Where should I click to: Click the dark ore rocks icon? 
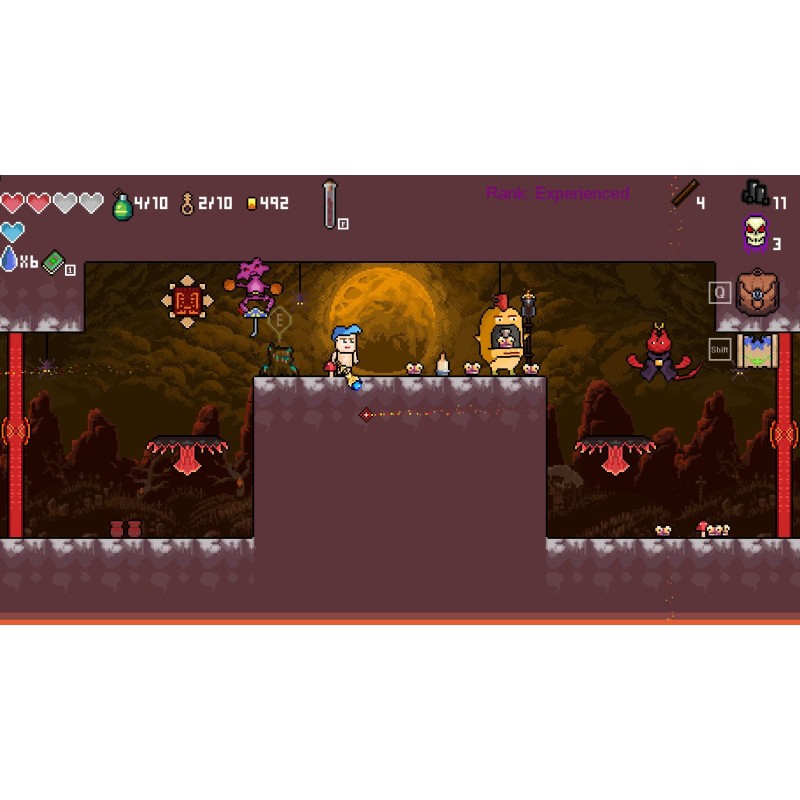(x=755, y=192)
